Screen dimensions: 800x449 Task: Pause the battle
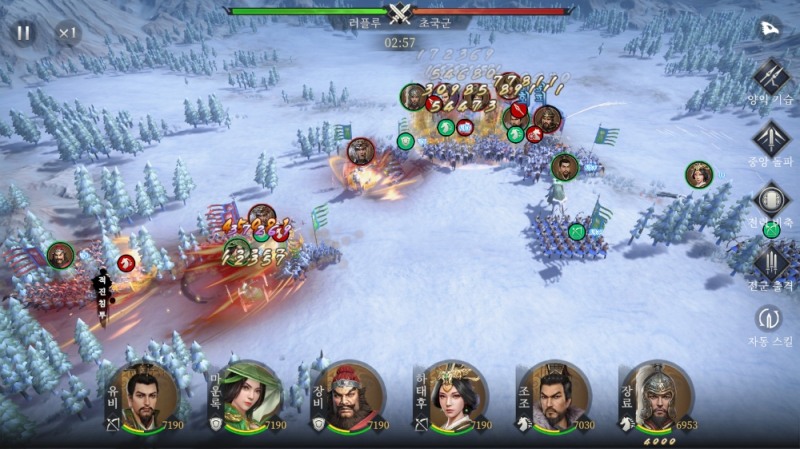(x=23, y=32)
